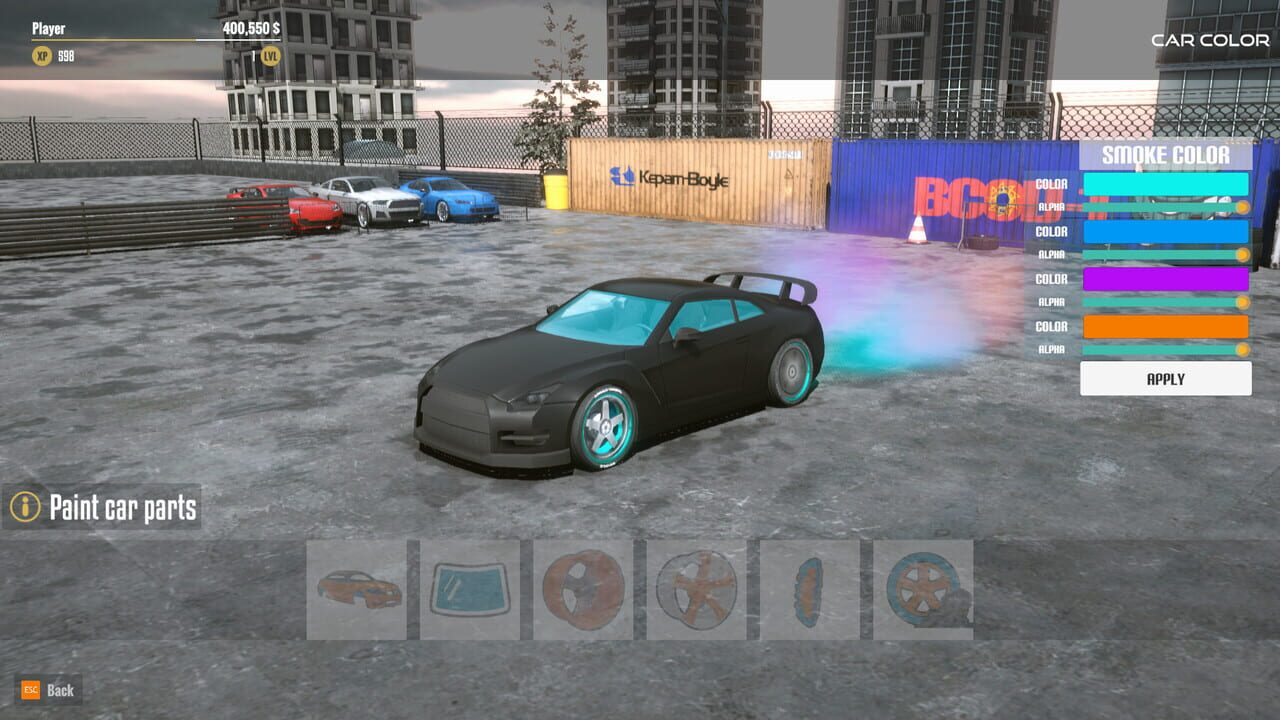The image size is (1280, 720).
Task: Select the cyan smoke color swatch
Action: tap(1165, 184)
